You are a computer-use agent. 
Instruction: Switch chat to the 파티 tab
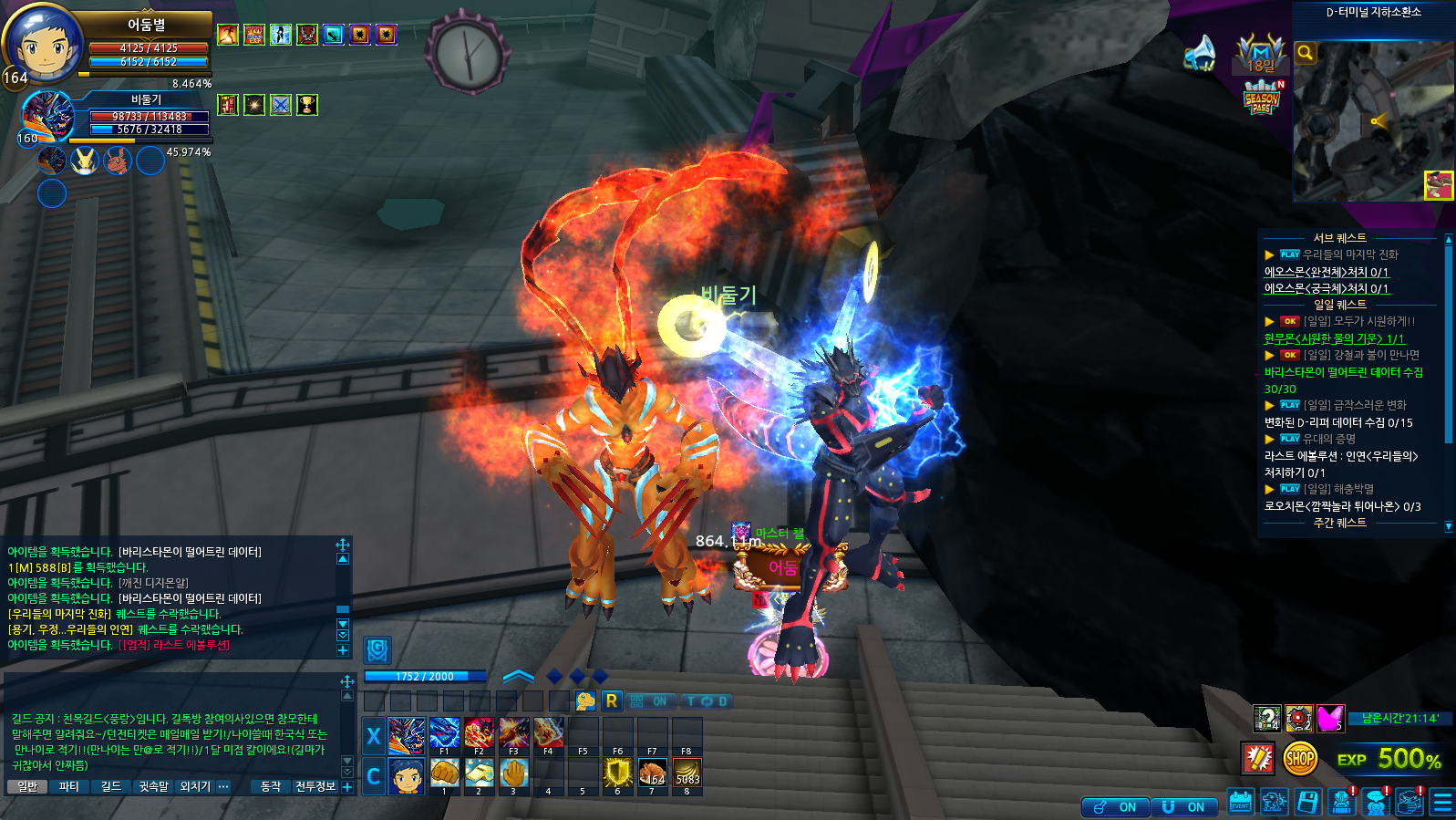point(69,786)
